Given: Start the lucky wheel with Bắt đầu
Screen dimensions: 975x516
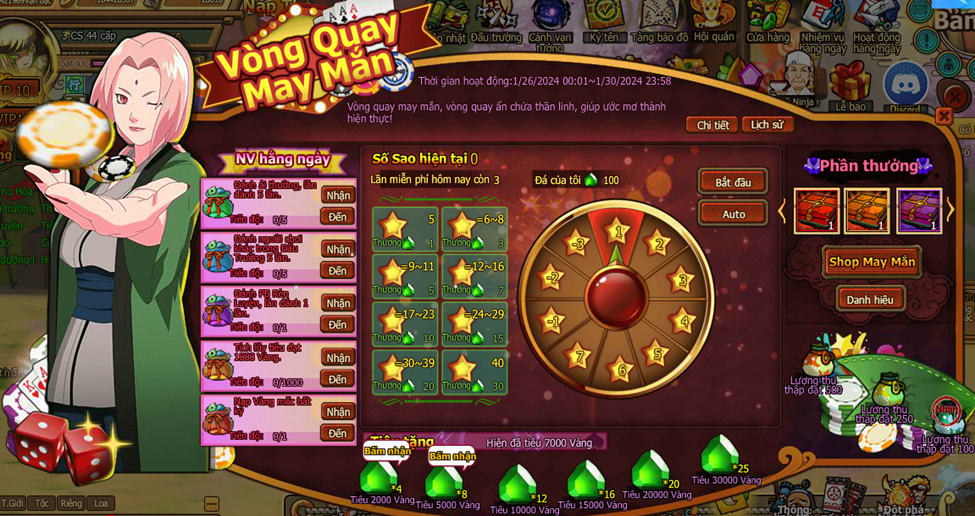Looking at the screenshot, I should click(x=732, y=182).
